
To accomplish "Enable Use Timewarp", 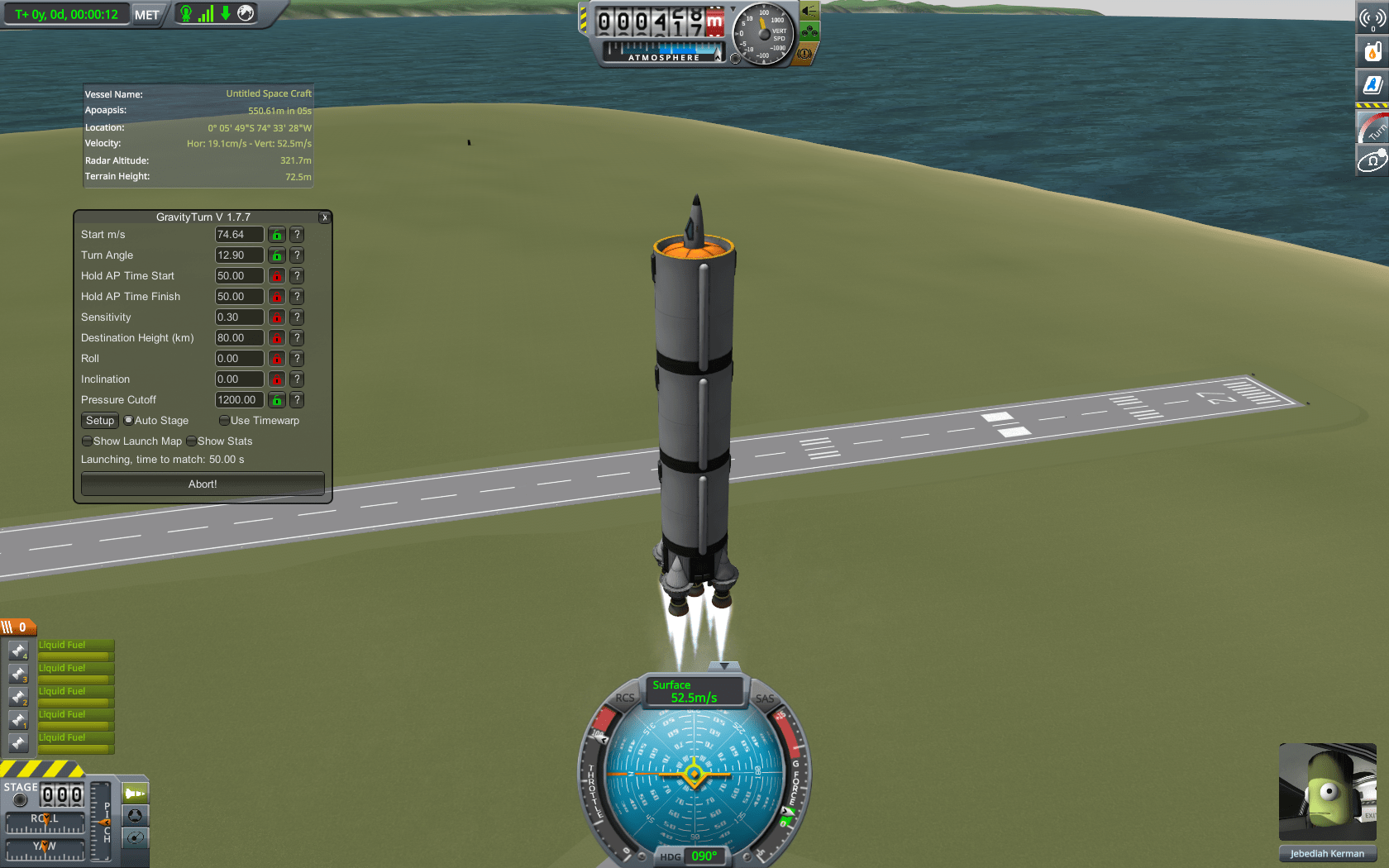I will pos(224,420).
